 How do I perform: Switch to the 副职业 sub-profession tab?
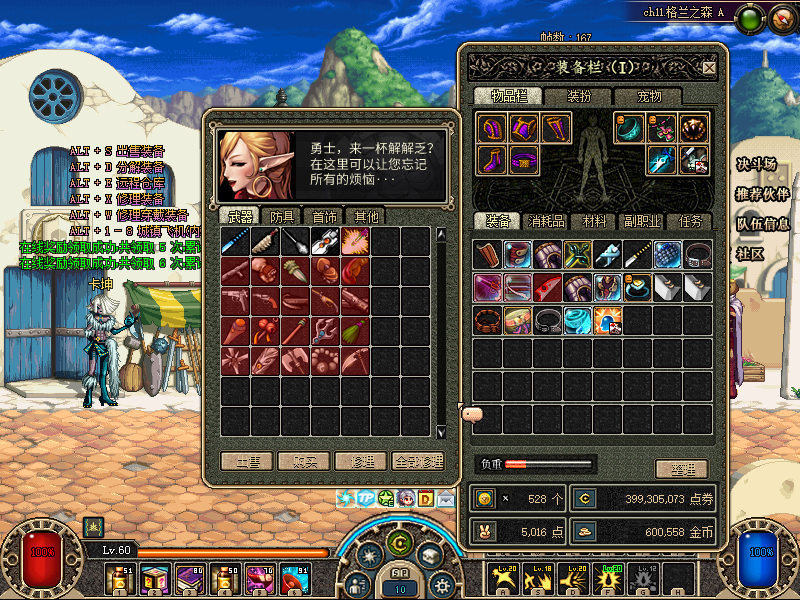[642, 221]
